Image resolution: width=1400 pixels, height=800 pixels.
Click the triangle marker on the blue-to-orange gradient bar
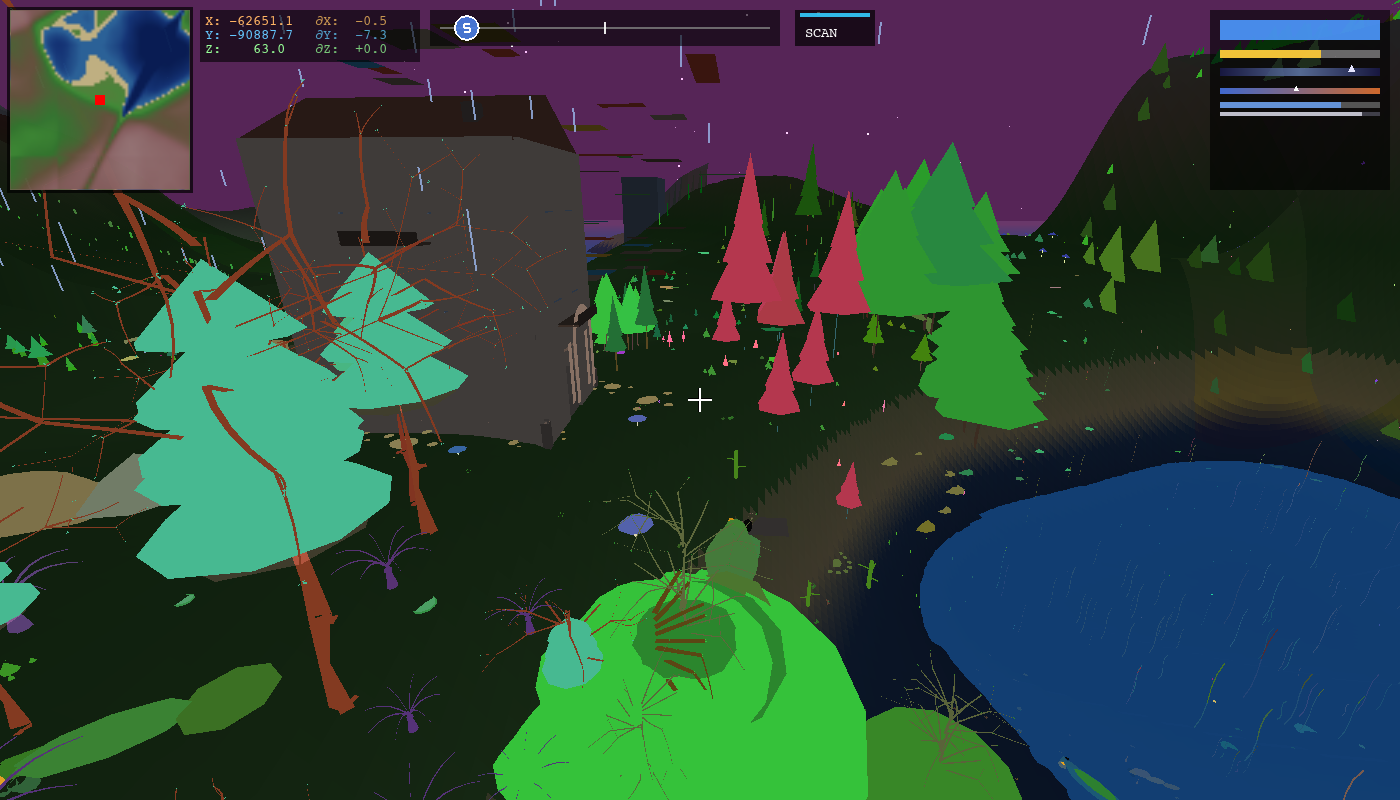(1296, 89)
